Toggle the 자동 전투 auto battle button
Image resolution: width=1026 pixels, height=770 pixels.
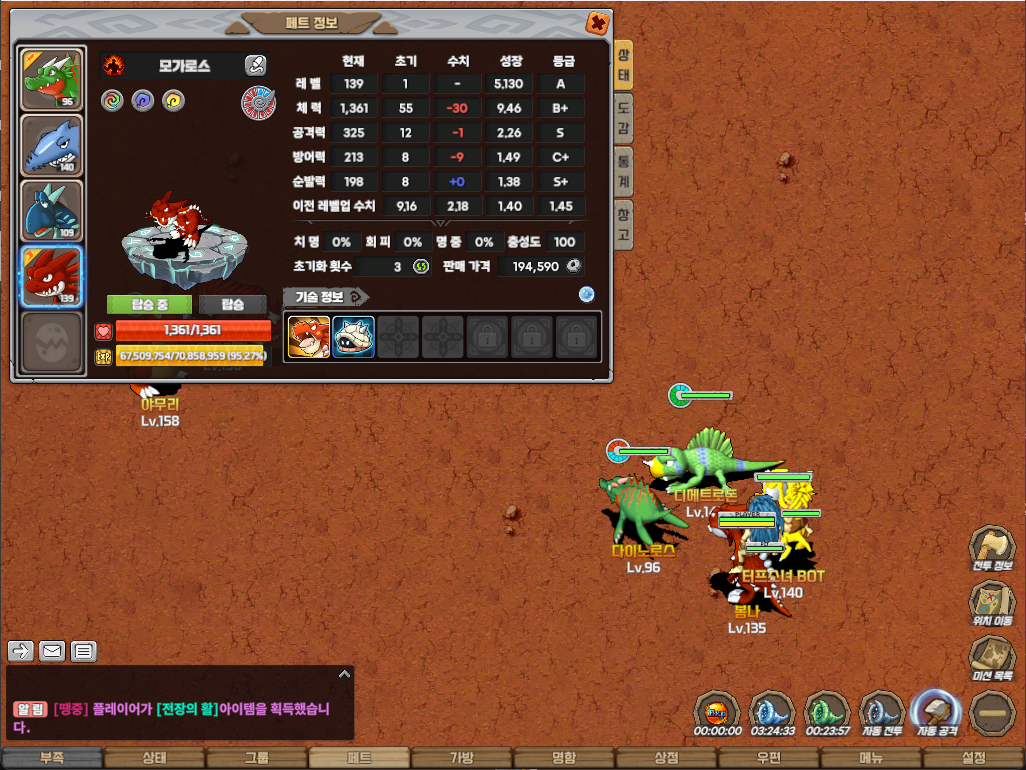coord(881,712)
